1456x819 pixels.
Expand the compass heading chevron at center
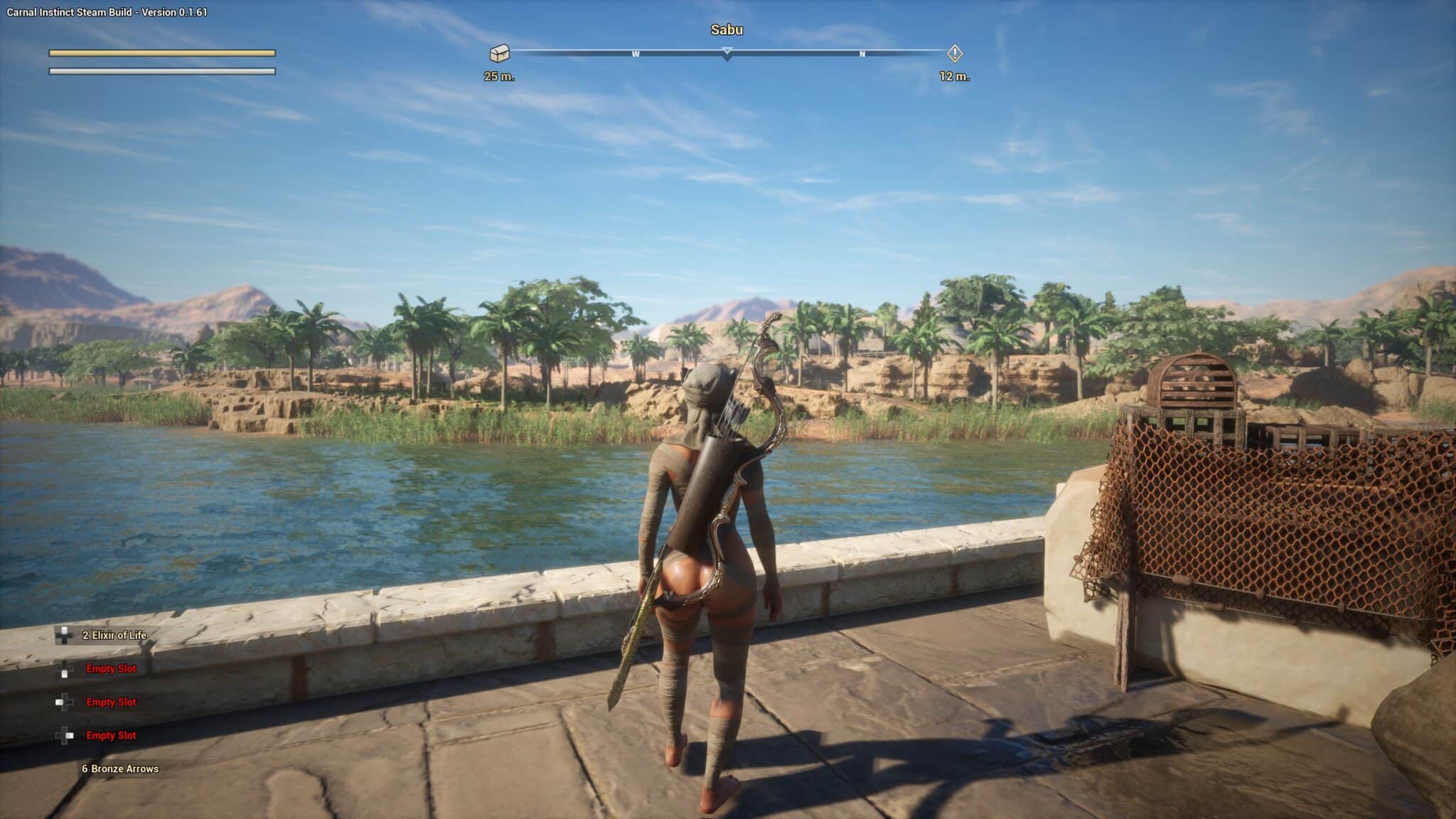727,53
